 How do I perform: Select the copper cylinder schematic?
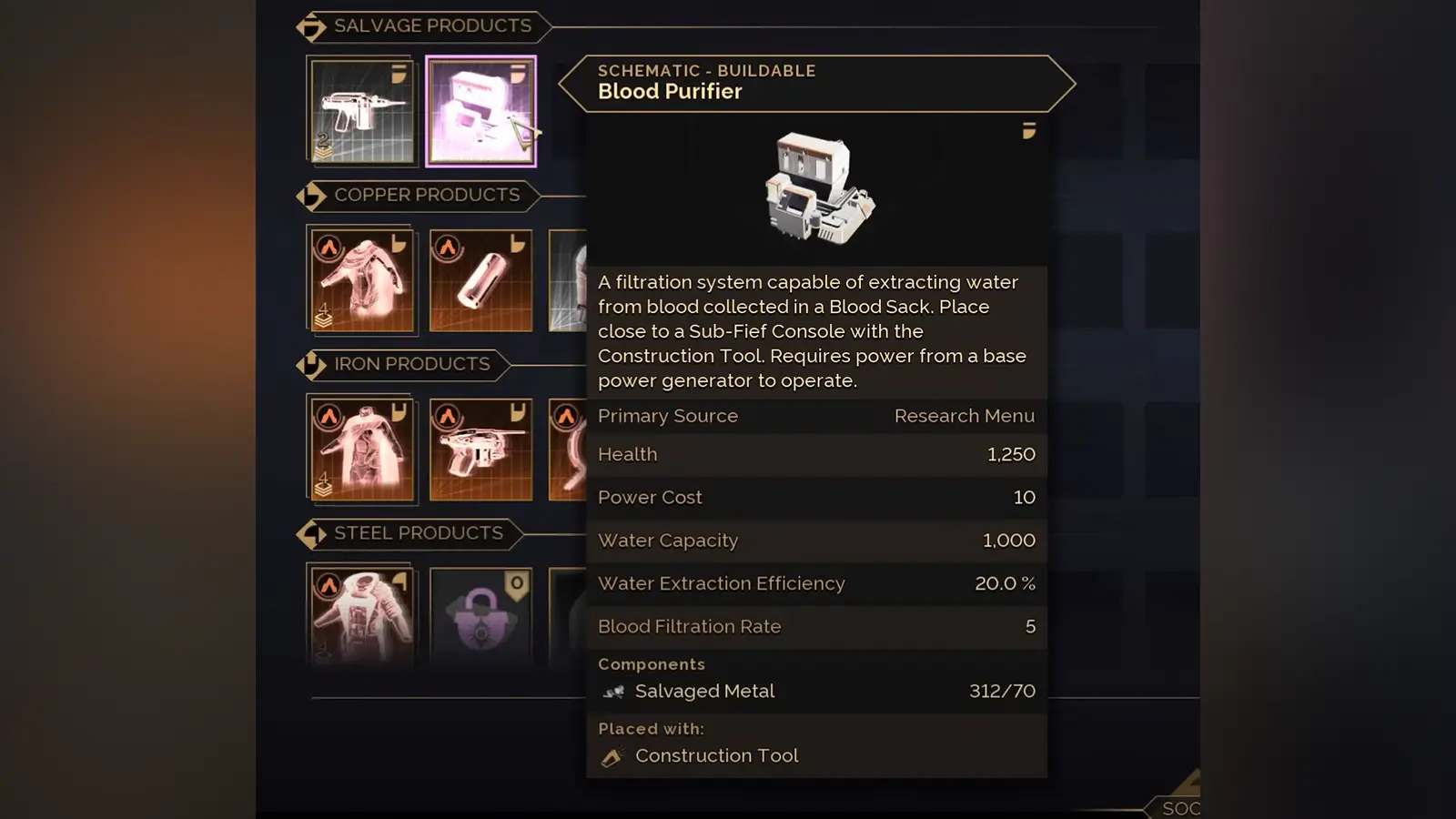coord(480,280)
